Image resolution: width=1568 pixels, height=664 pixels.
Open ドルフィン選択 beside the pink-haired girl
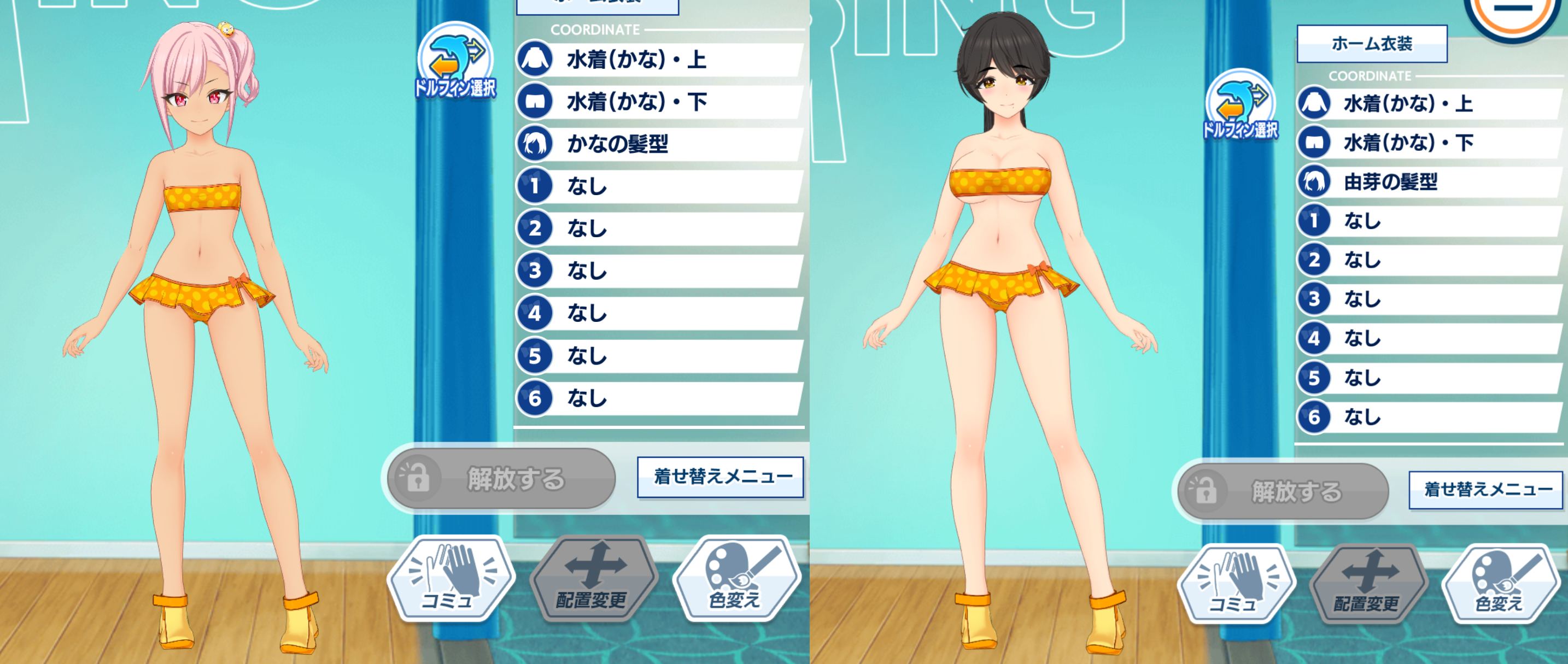[x=456, y=61]
